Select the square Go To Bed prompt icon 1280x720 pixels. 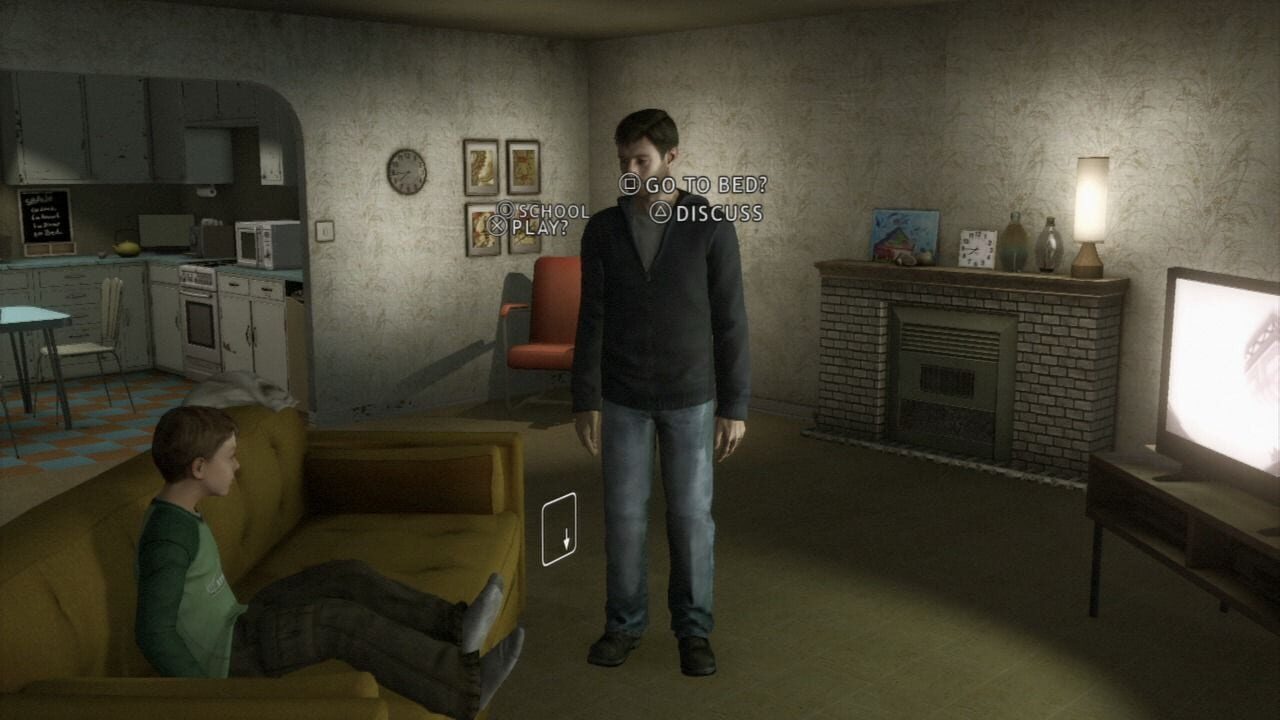click(631, 184)
